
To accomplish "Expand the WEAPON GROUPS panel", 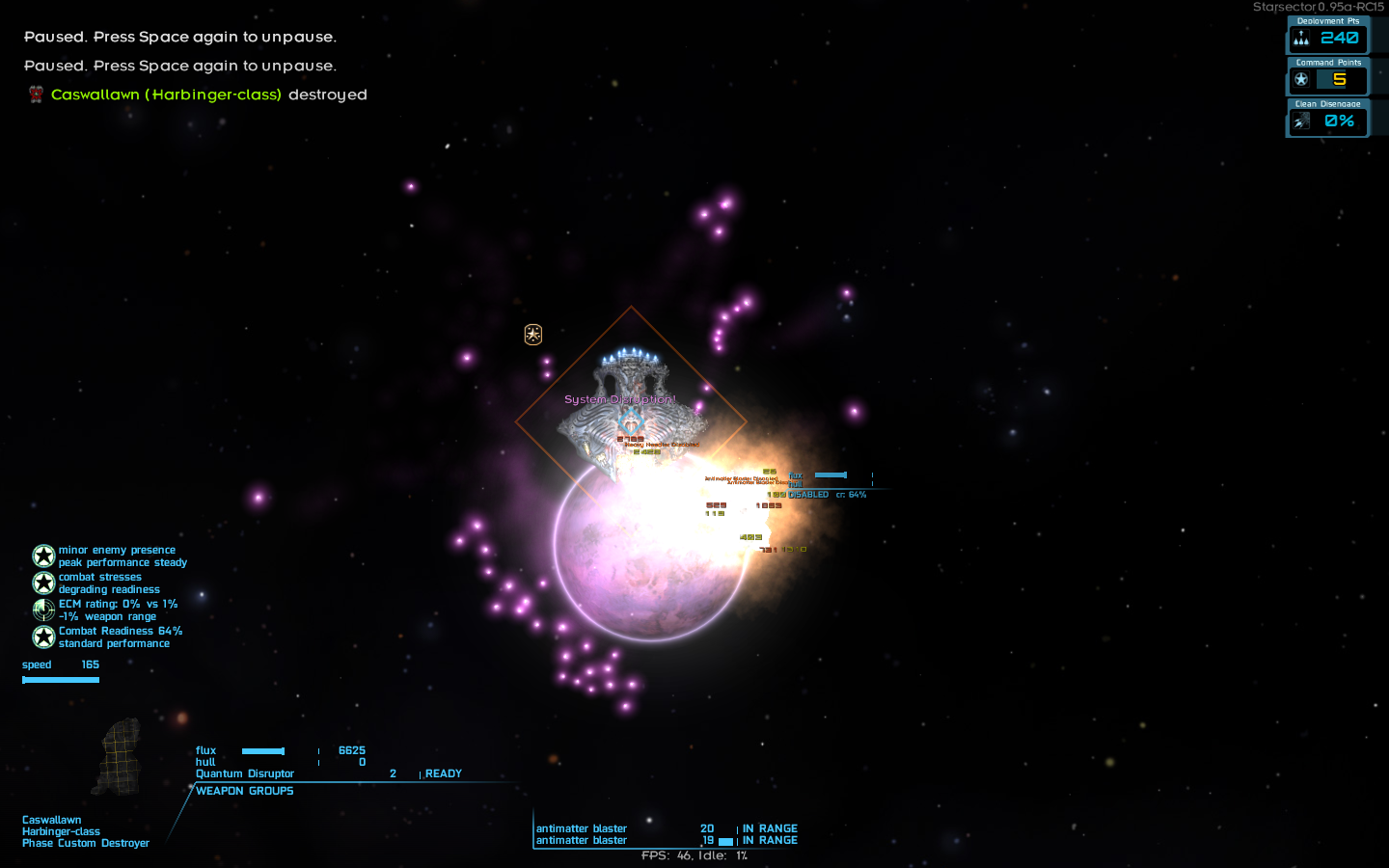I will (x=244, y=790).
